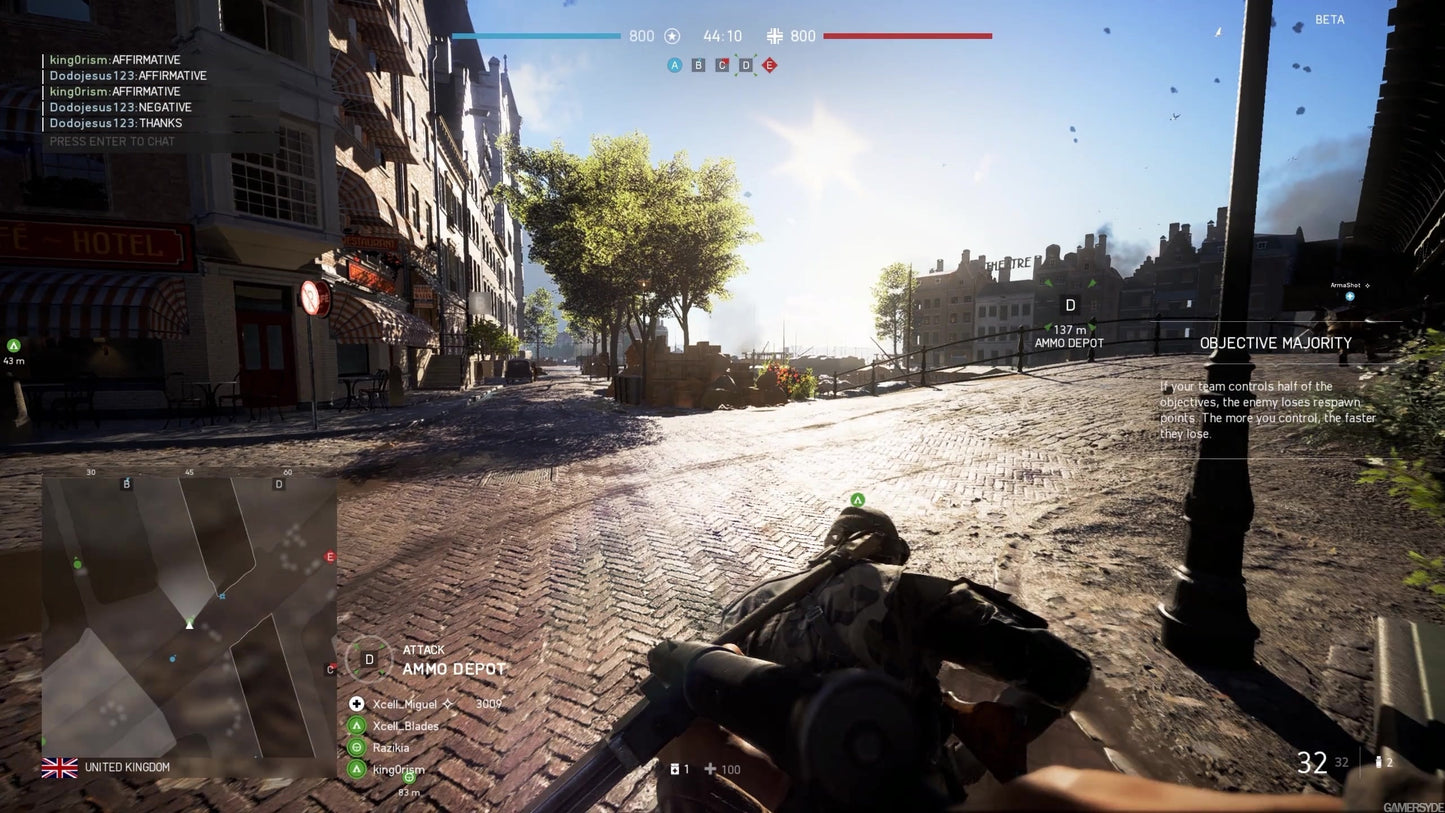Select objective marker A at the top
The width and height of the screenshot is (1445, 813).
tap(673, 65)
